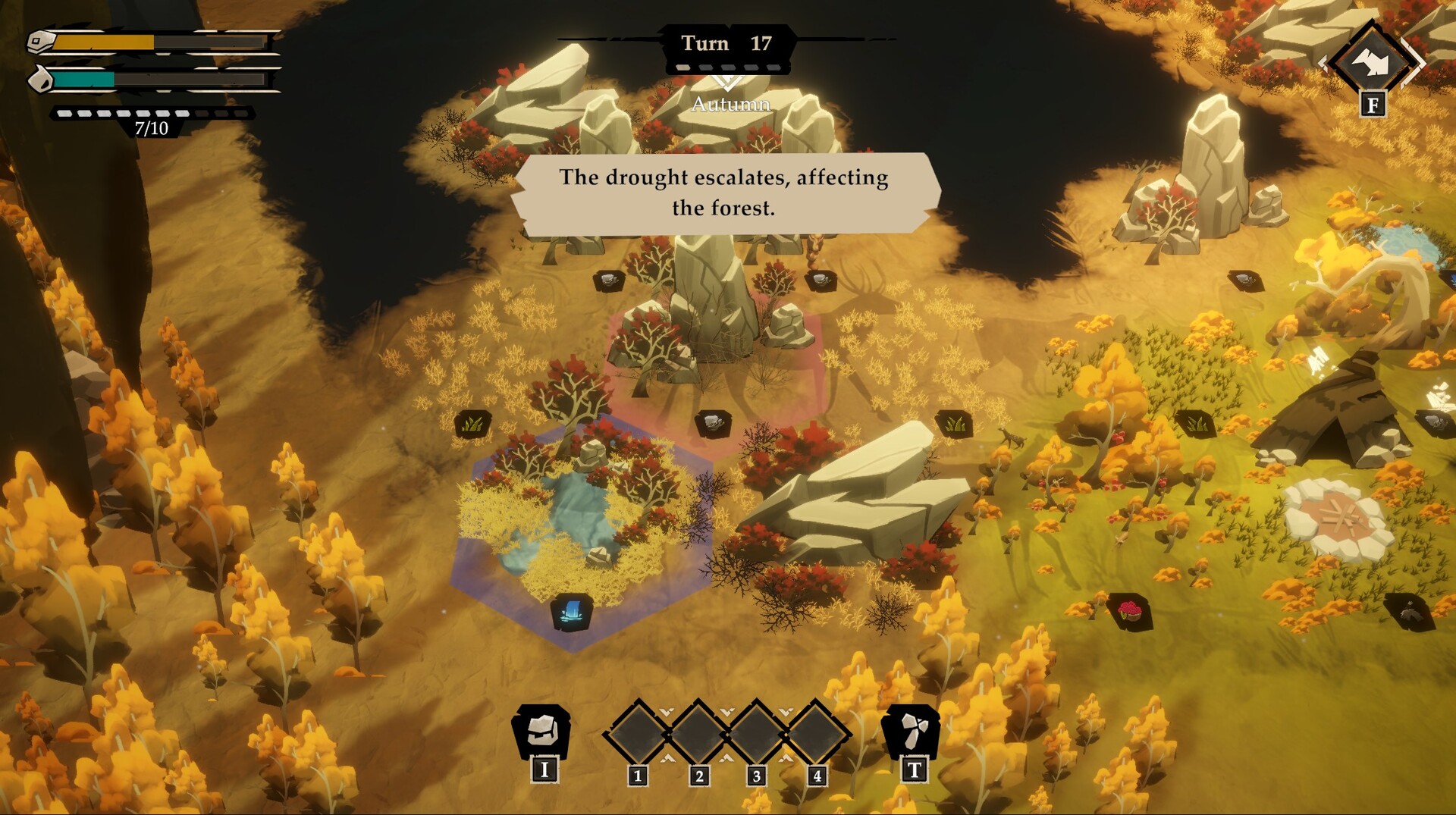This screenshot has width=1456, height=815.
Task: End the turn with the arrow button
Action: [x=1372, y=63]
